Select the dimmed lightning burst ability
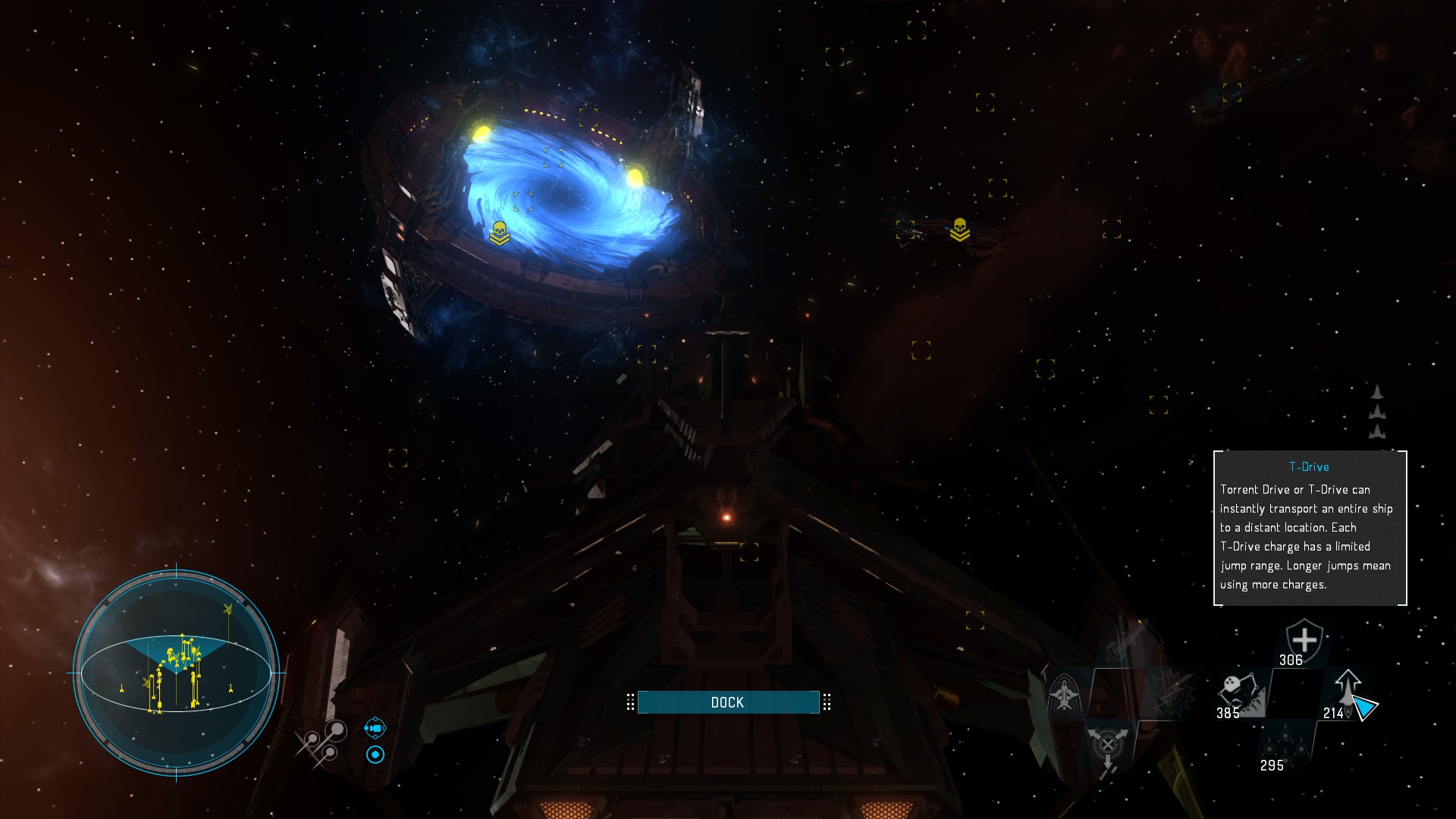The width and height of the screenshot is (1456, 819). (1169, 693)
